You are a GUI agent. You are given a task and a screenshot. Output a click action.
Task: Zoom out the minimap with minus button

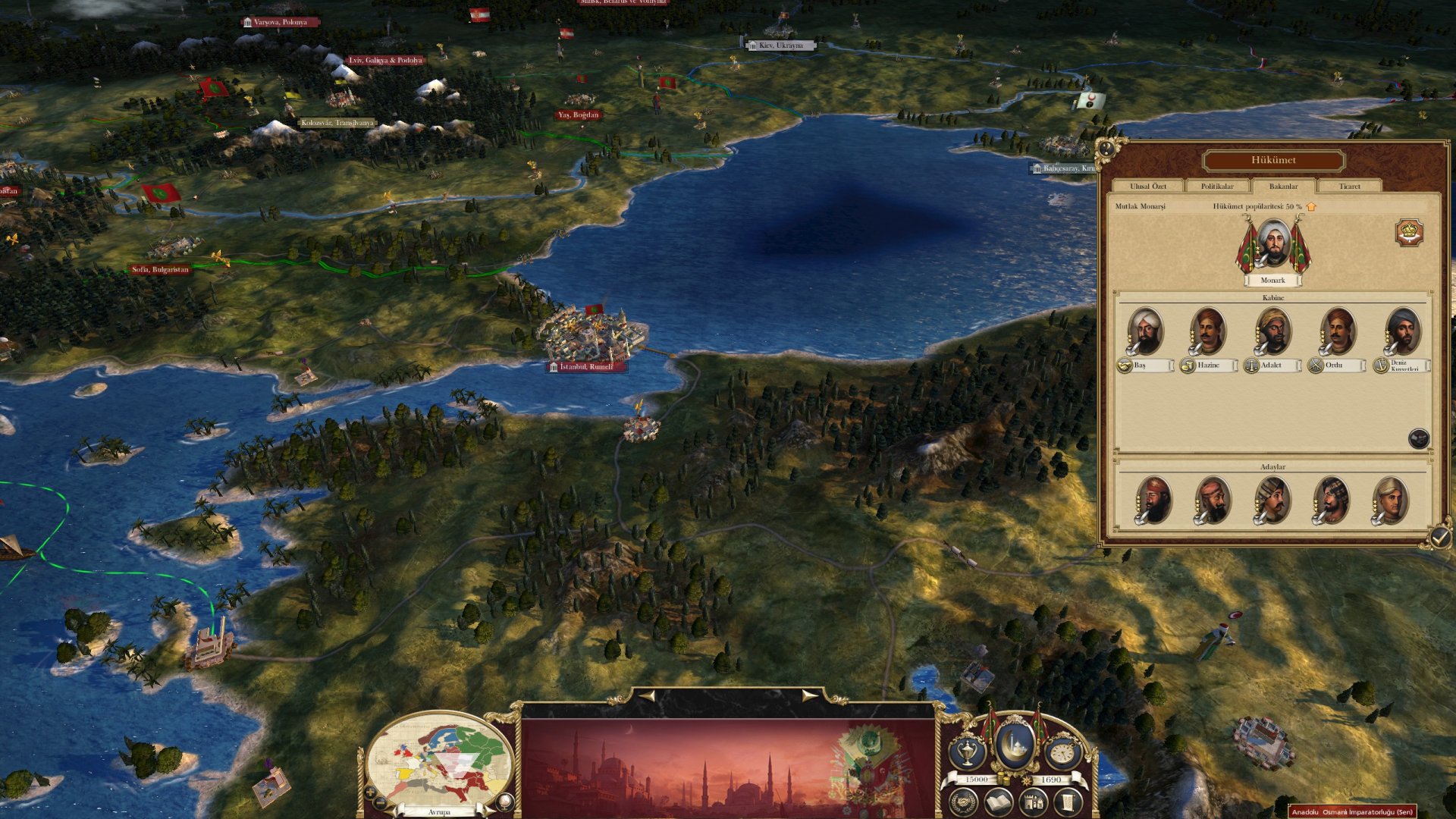tap(381, 802)
